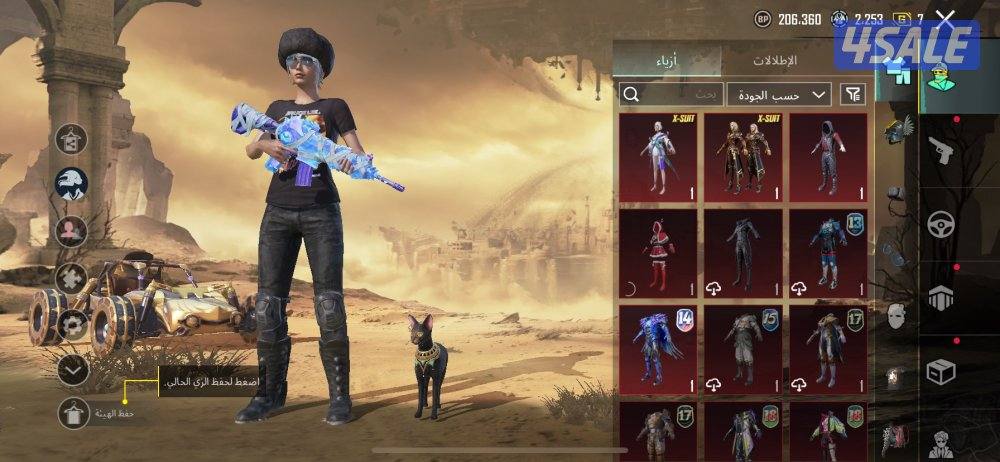Click the save appearance hanger button
This screenshot has height=462, width=1000.
pos(73,413)
